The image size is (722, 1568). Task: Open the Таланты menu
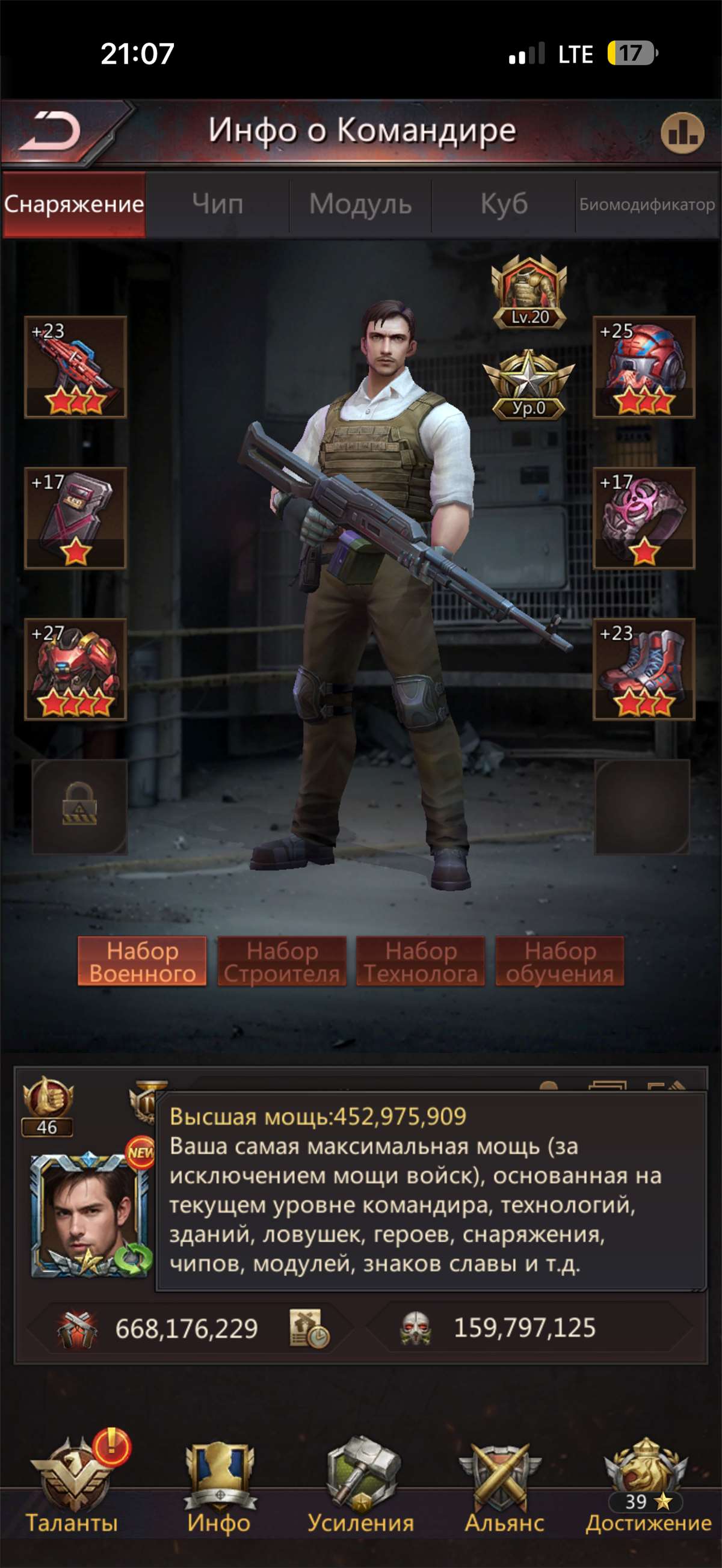(x=72, y=1485)
